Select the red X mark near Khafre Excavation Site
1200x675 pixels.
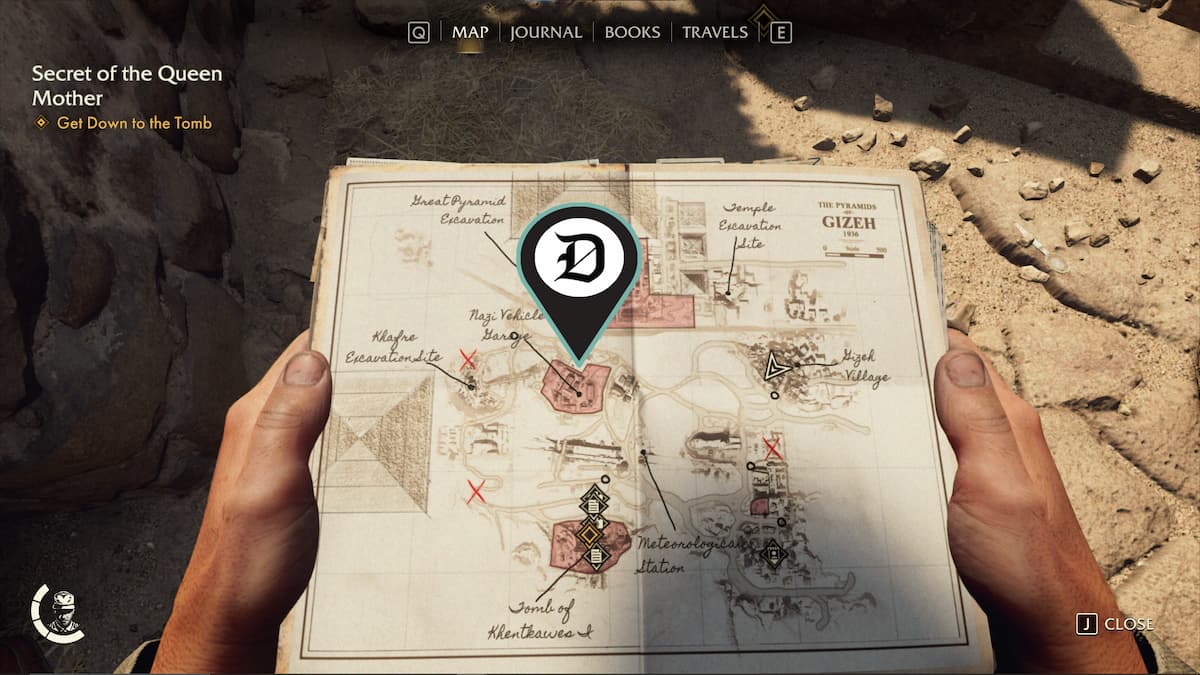click(x=467, y=358)
